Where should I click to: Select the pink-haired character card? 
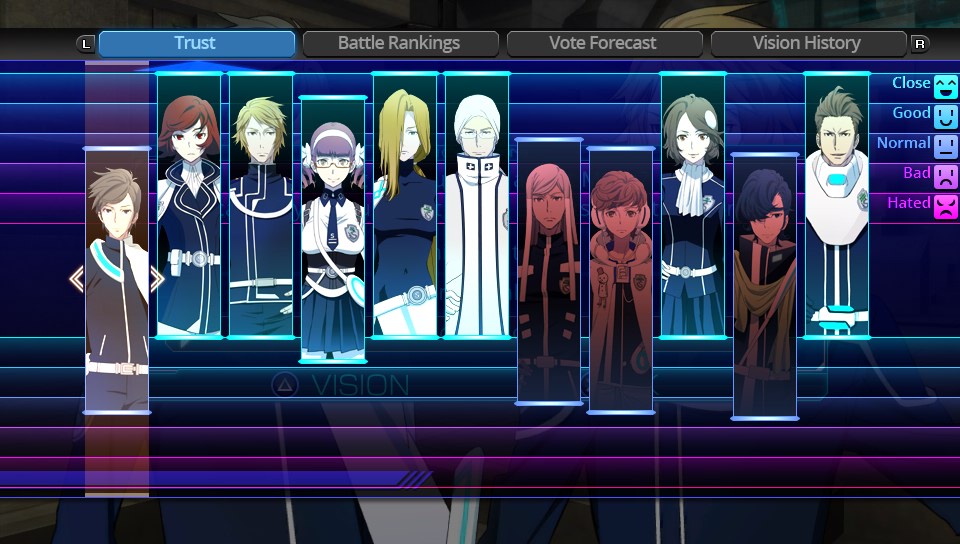[x=549, y=271]
